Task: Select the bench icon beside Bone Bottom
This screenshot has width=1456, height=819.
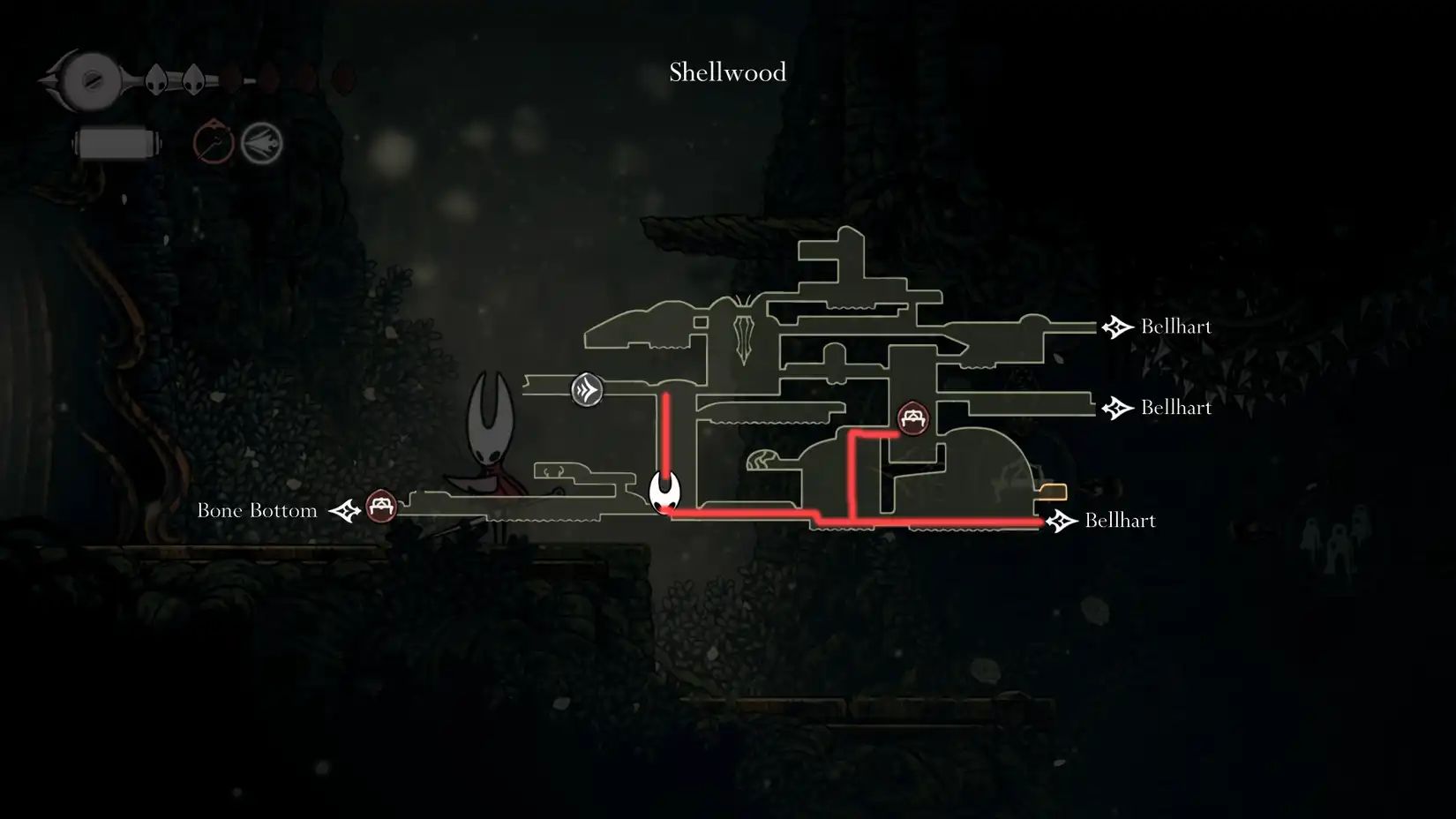Action: coord(381,508)
